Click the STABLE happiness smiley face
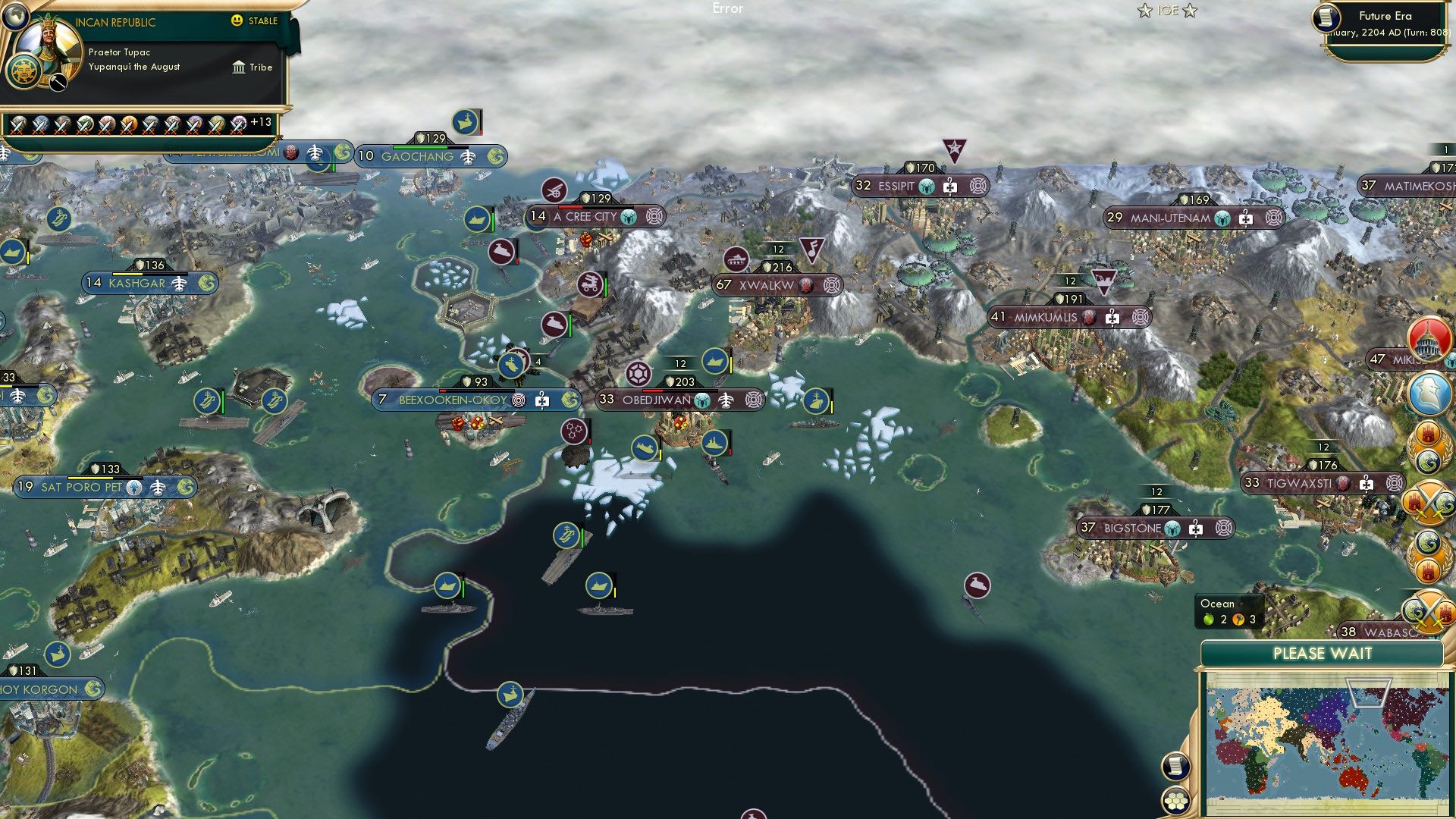Image resolution: width=1456 pixels, height=819 pixels. [x=237, y=21]
